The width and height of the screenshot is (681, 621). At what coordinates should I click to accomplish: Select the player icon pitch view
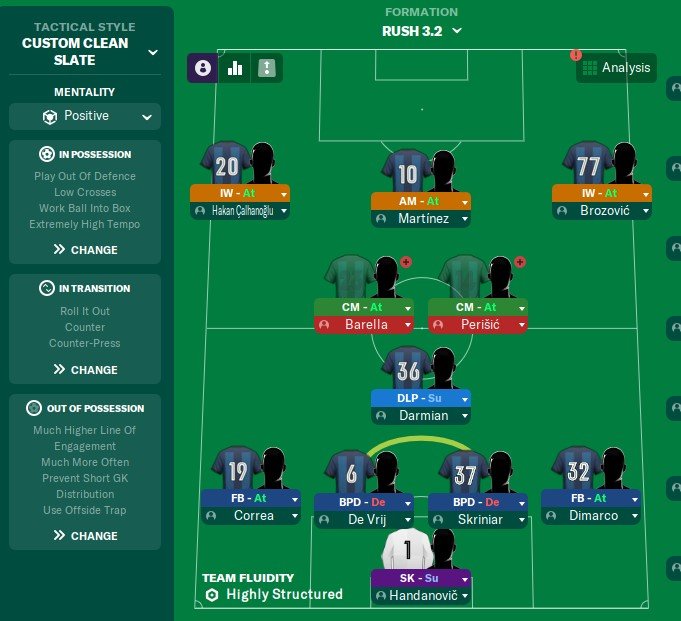(x=204, y=68)
